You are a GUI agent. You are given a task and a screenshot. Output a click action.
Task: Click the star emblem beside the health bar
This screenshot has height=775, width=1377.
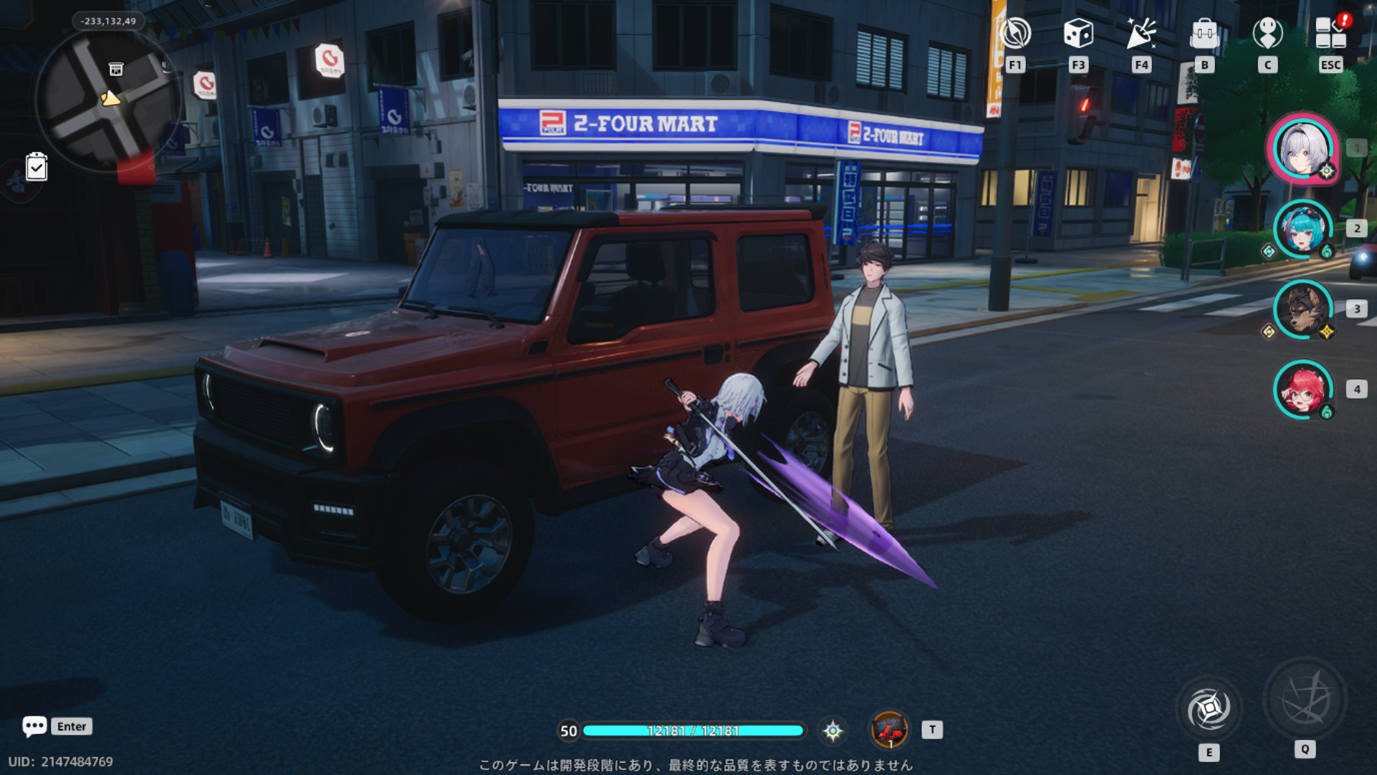point(833,731)
